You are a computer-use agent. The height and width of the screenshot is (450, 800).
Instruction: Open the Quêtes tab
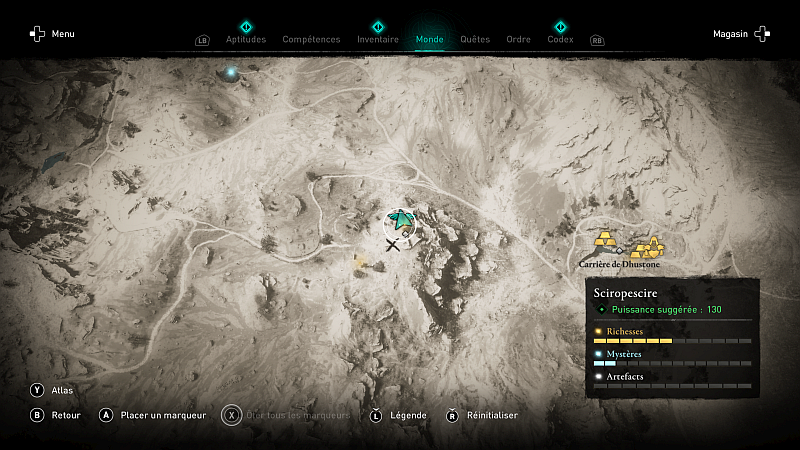pos(475,40)
